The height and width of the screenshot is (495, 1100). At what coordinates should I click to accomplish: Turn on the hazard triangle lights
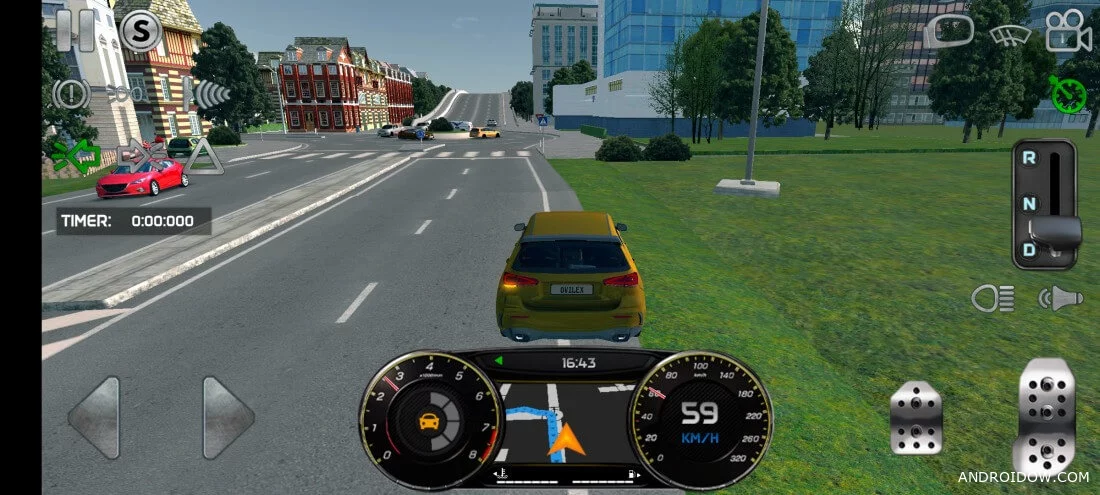pos(204,156)
